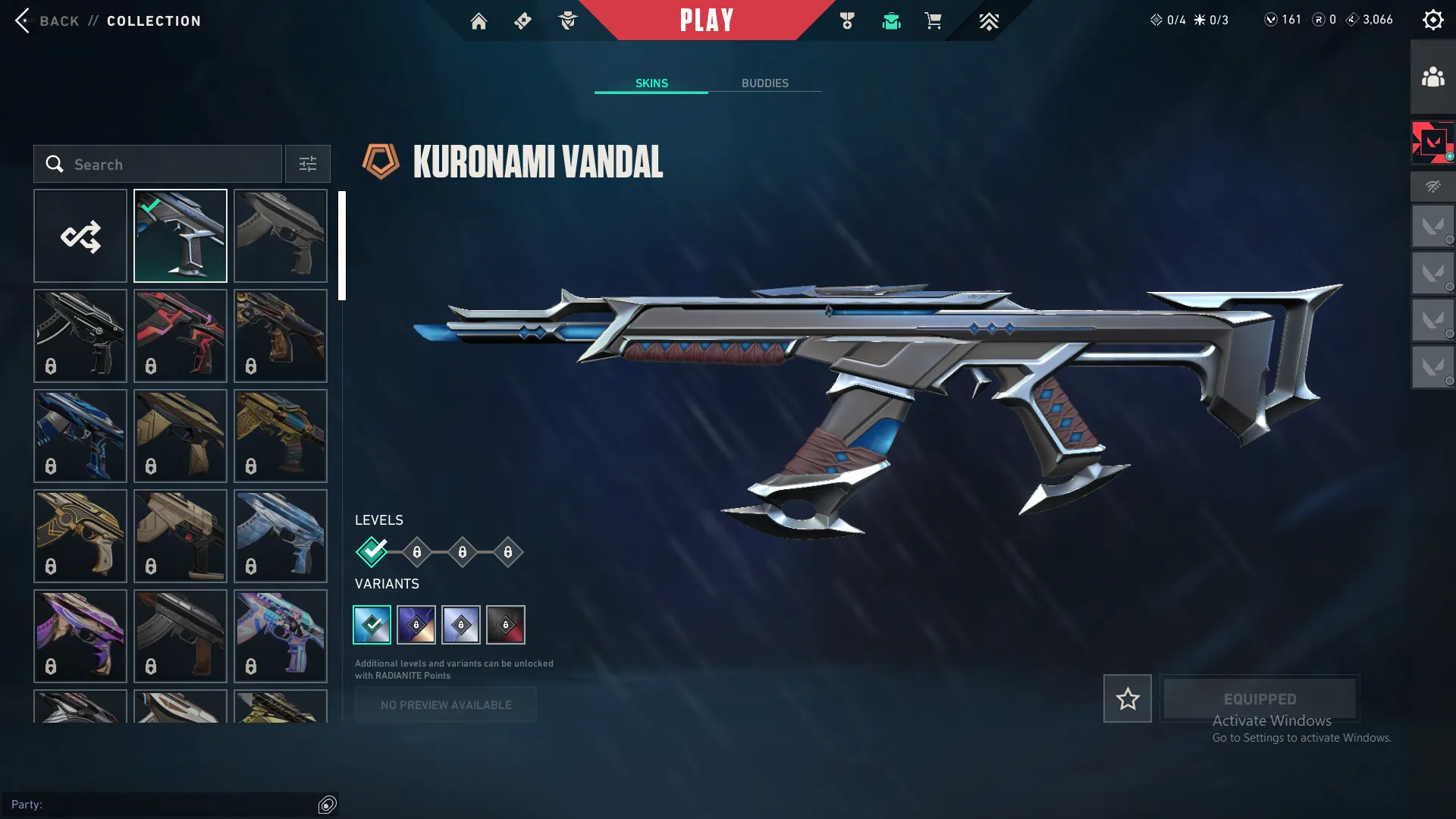Select the dark fourth variant swatch
This screenshot has width=1456, height=819.
(x=506, y=624)
